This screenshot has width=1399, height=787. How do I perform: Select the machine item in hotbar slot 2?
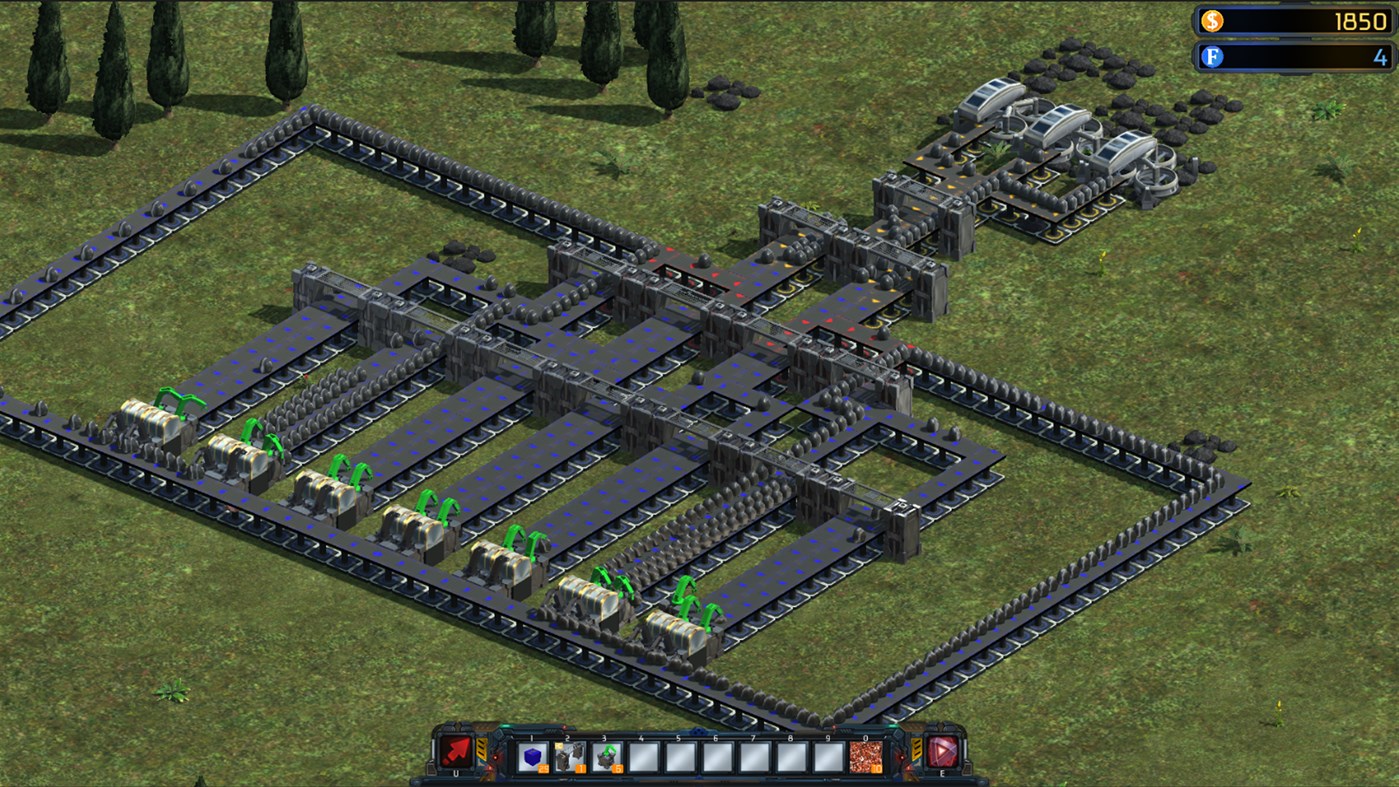coord(568,757)
